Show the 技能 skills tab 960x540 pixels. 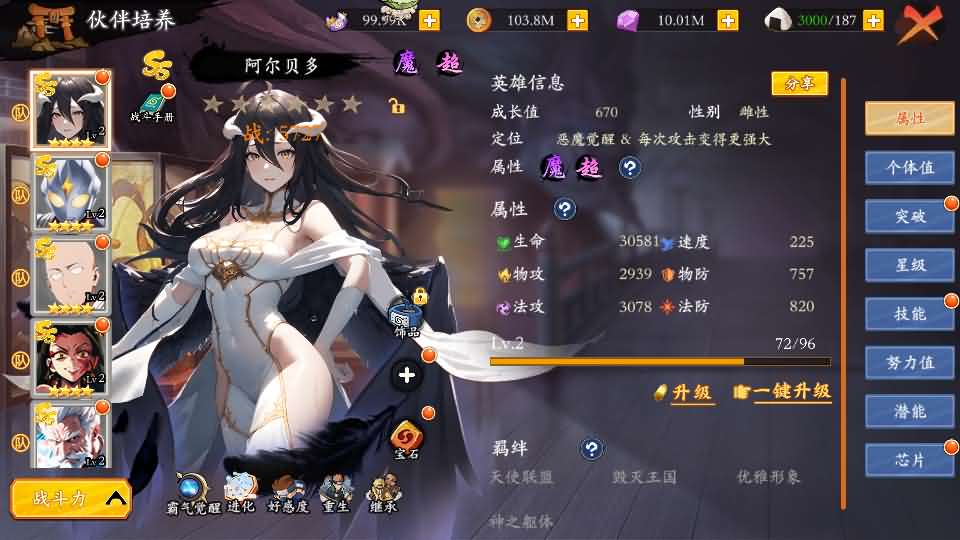click(x=909, y=314)
